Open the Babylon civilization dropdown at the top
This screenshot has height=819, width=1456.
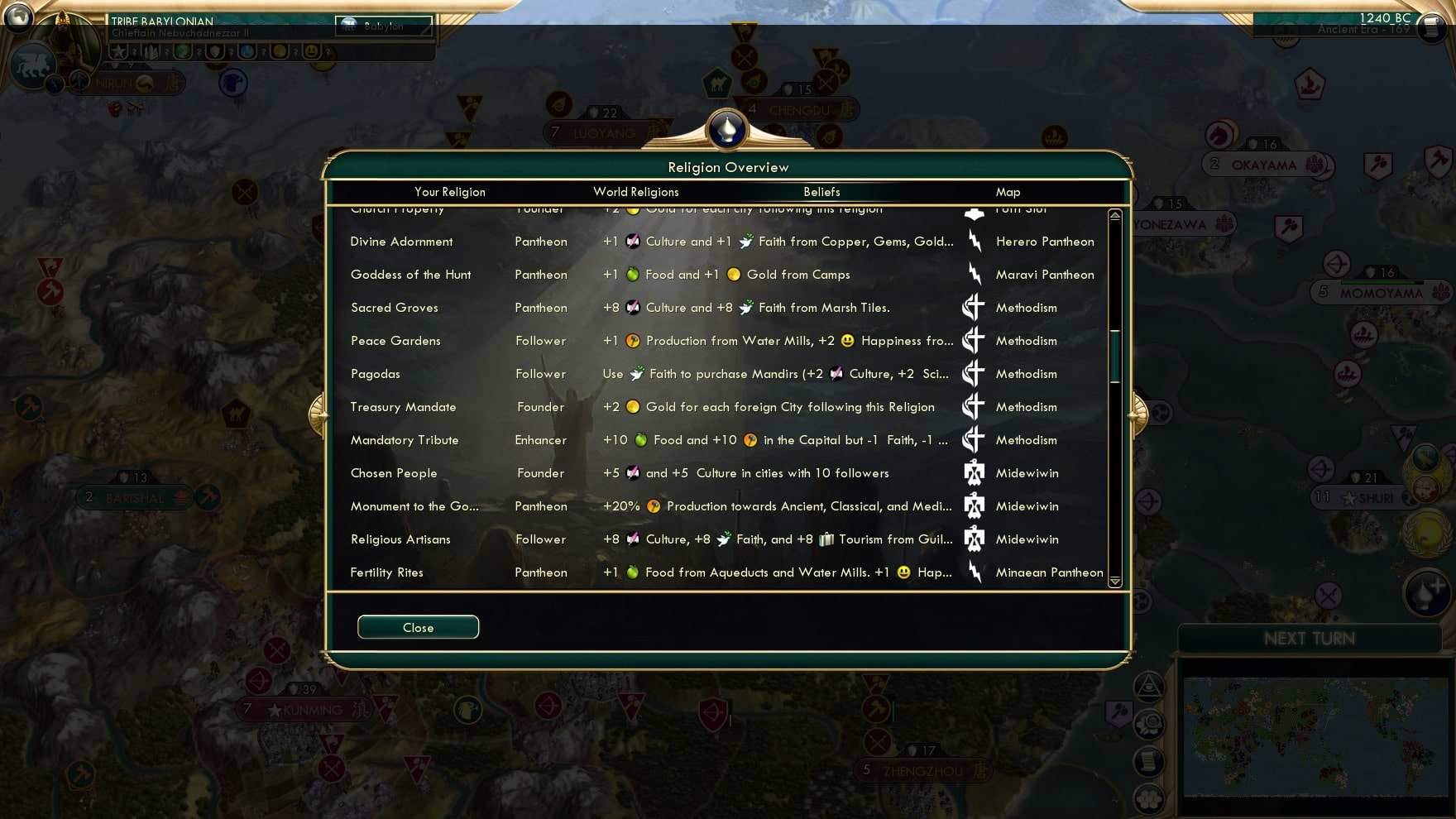point(383,26)
